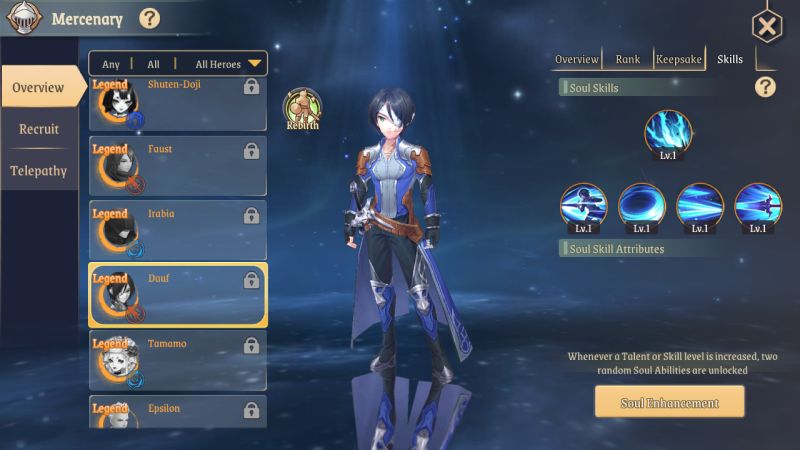Select Tamamo from the hero list
This screenshot has width=800, height=450.
pyautogui.click(x=178, y=360)
